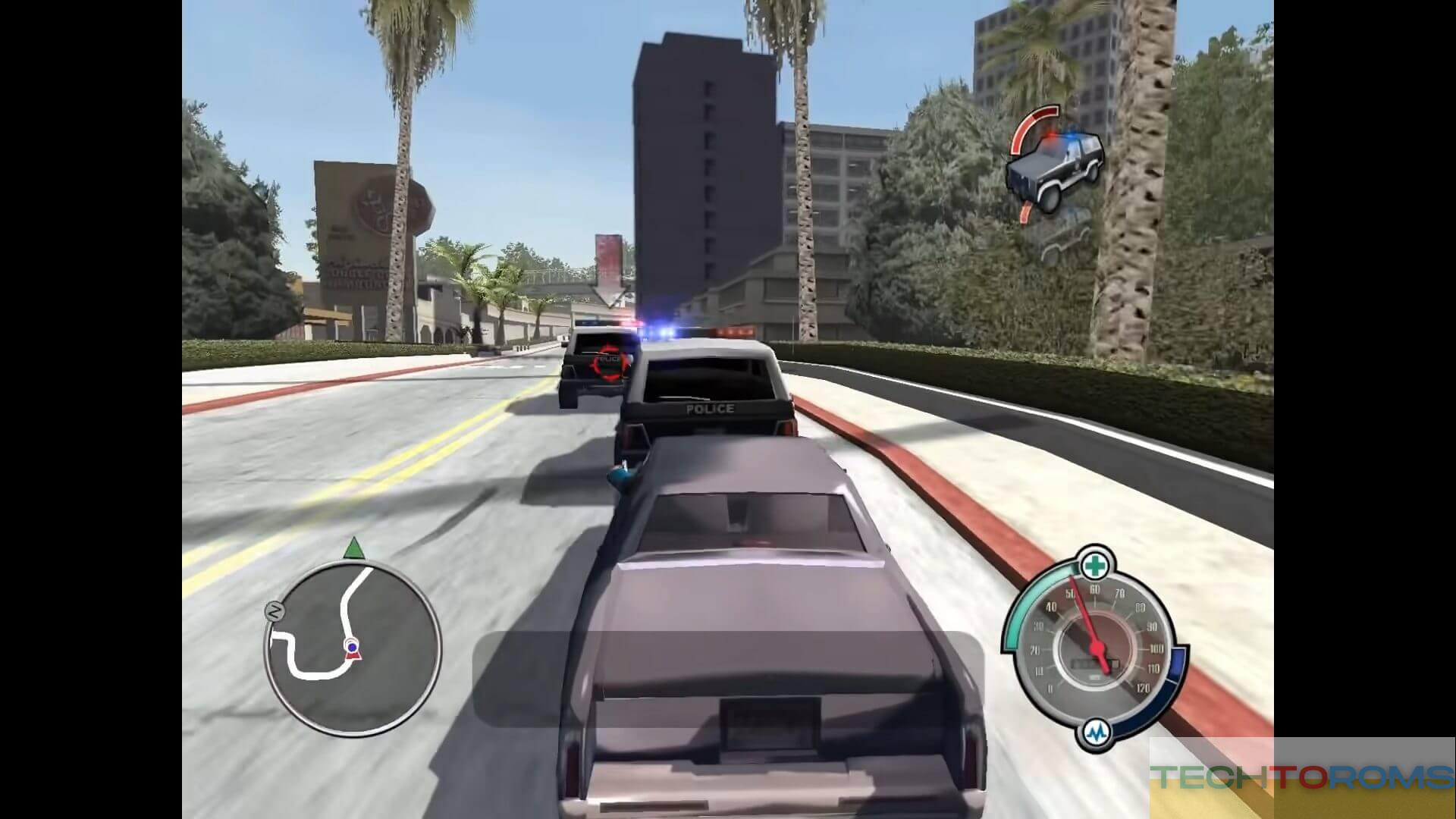
Task: Click the circular route minimap
Action: tap(353, 648)
